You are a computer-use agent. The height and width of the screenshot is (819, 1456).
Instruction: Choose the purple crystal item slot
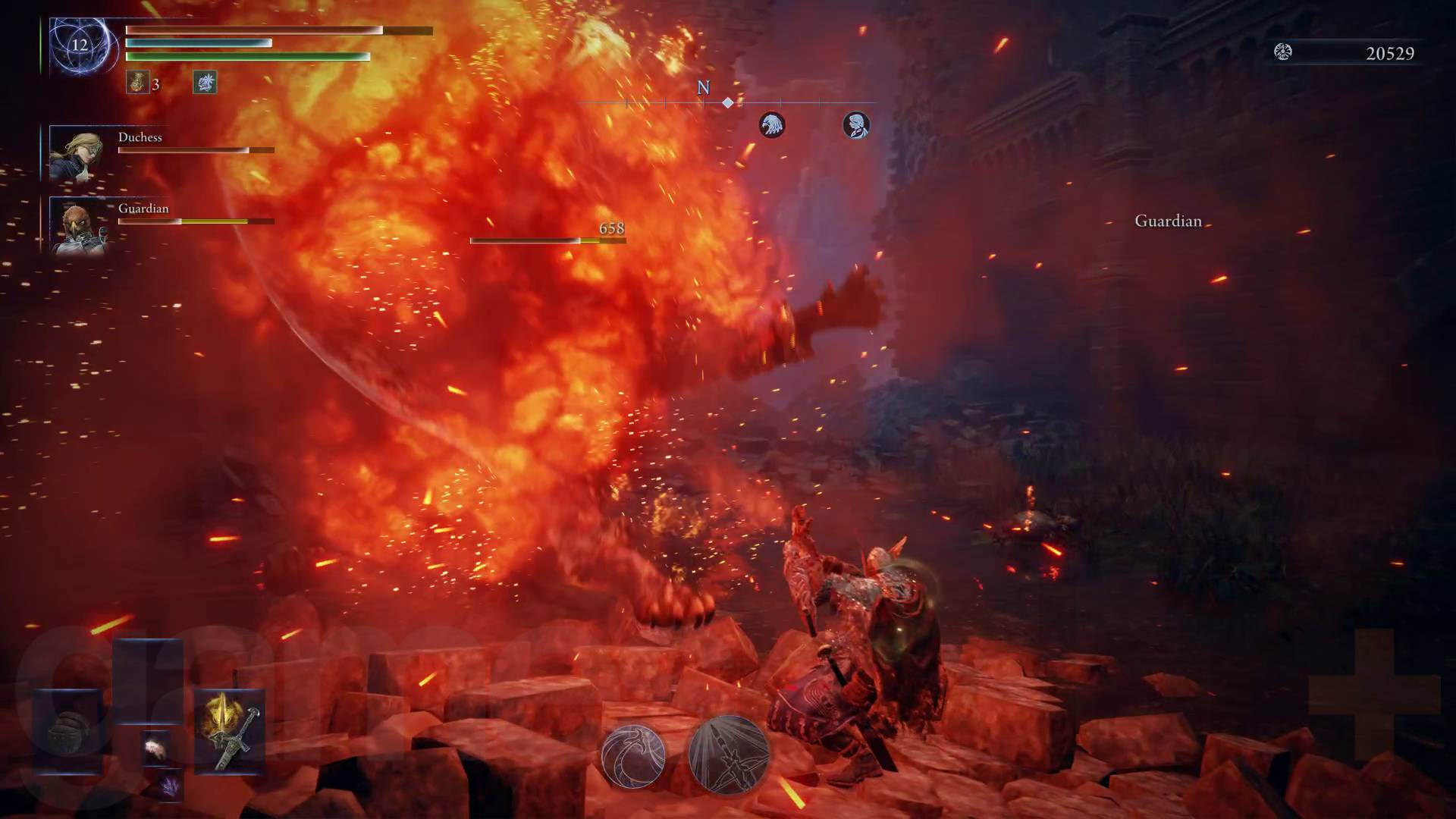point(171,786)
